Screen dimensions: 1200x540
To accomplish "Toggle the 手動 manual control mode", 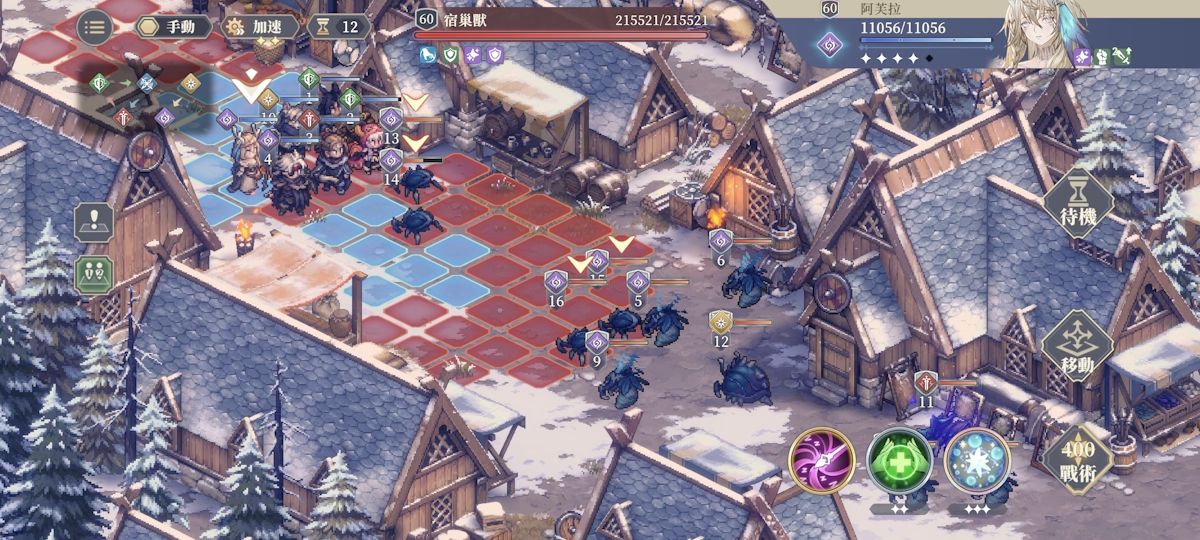I will point(174,27).
